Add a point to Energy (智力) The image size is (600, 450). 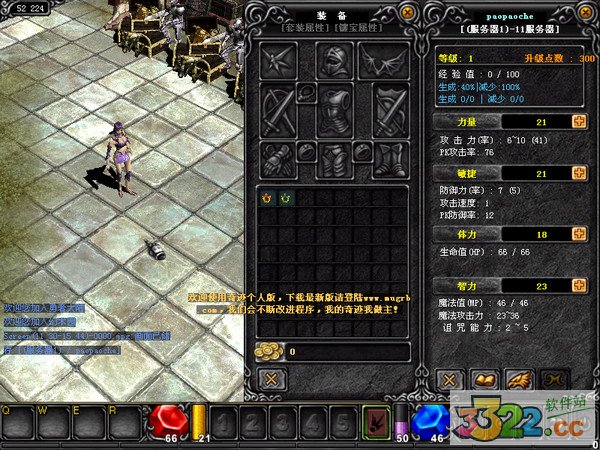pos(579,285)
